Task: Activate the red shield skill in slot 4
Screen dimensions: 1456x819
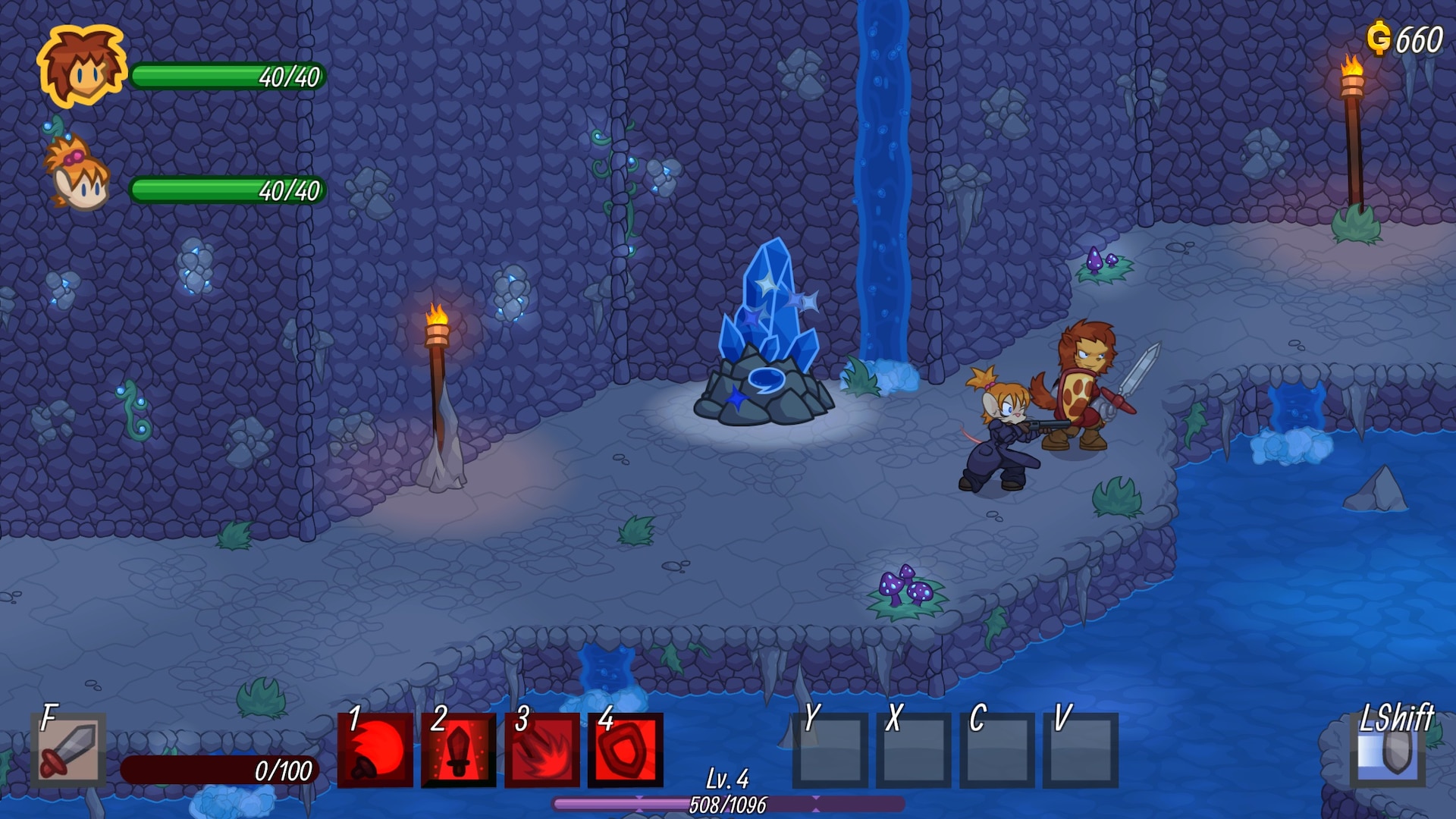Action: [x=626, y=751]
